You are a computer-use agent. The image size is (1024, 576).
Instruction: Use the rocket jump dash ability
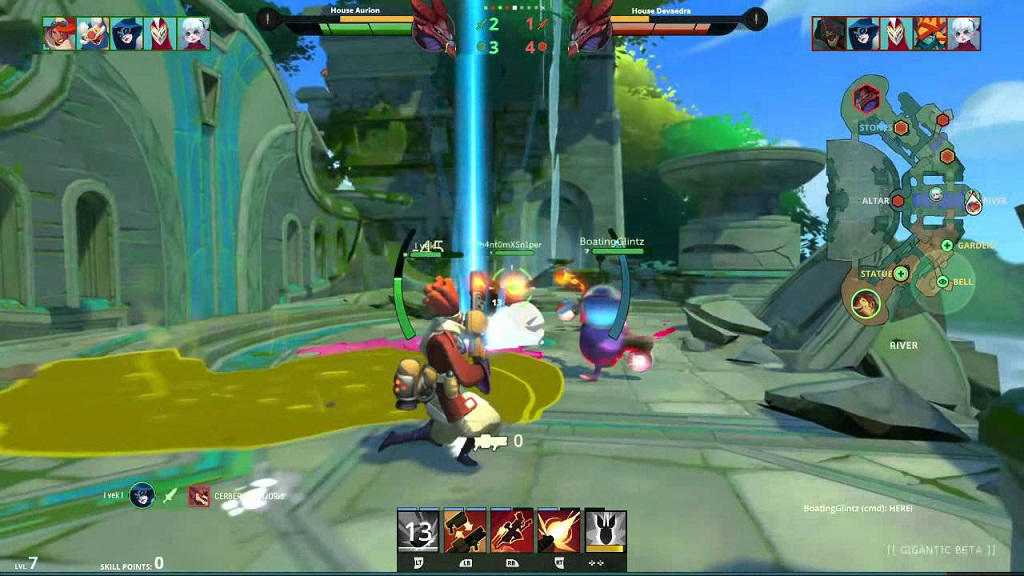pyautogui.click(x=512, y=531)
